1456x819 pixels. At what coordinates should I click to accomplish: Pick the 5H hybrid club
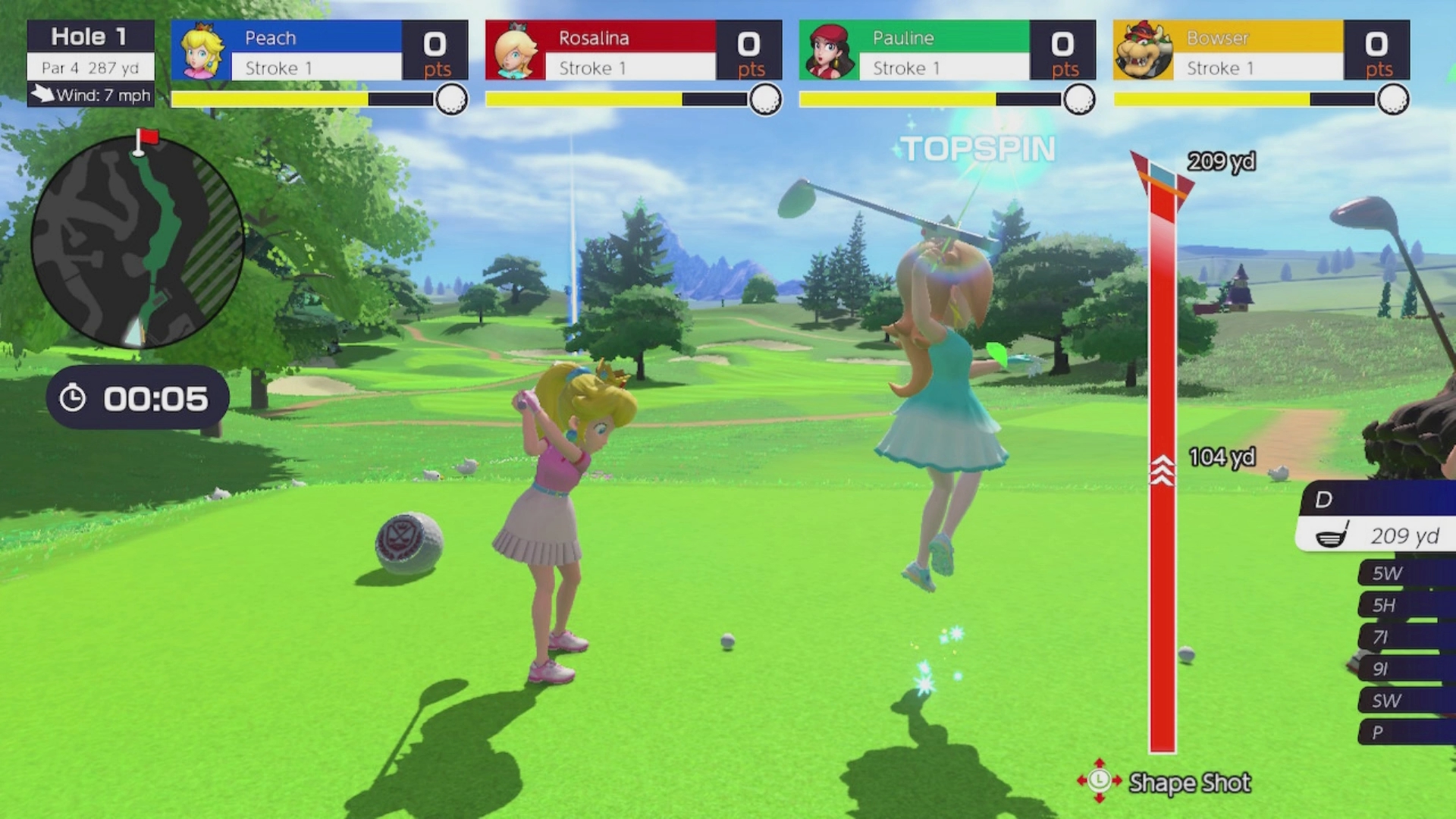(x=1404, y=605)
